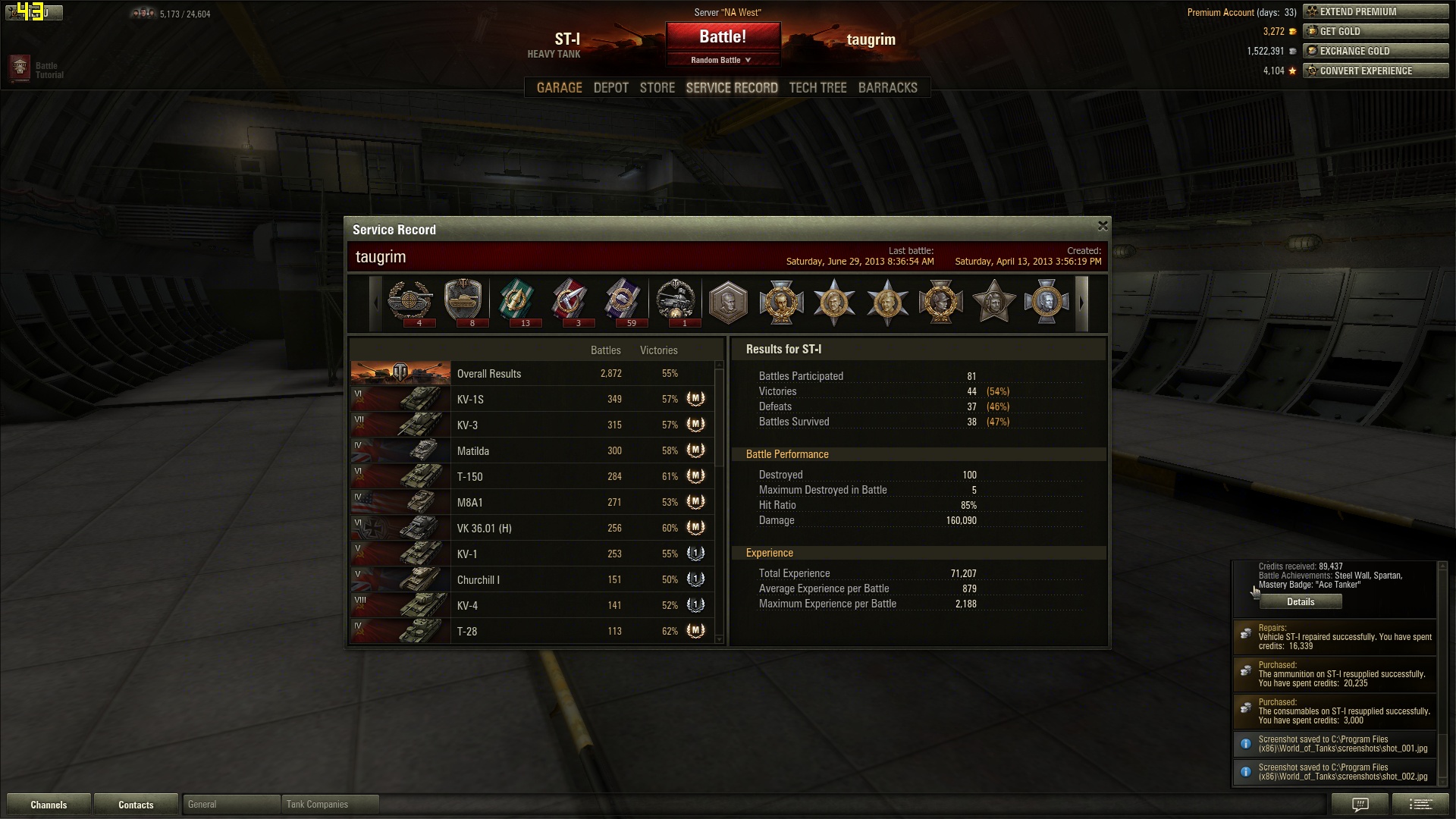Open the Tech Tree tab
The width and height of the screenshot is (1456, 819).
coord(817,88)
